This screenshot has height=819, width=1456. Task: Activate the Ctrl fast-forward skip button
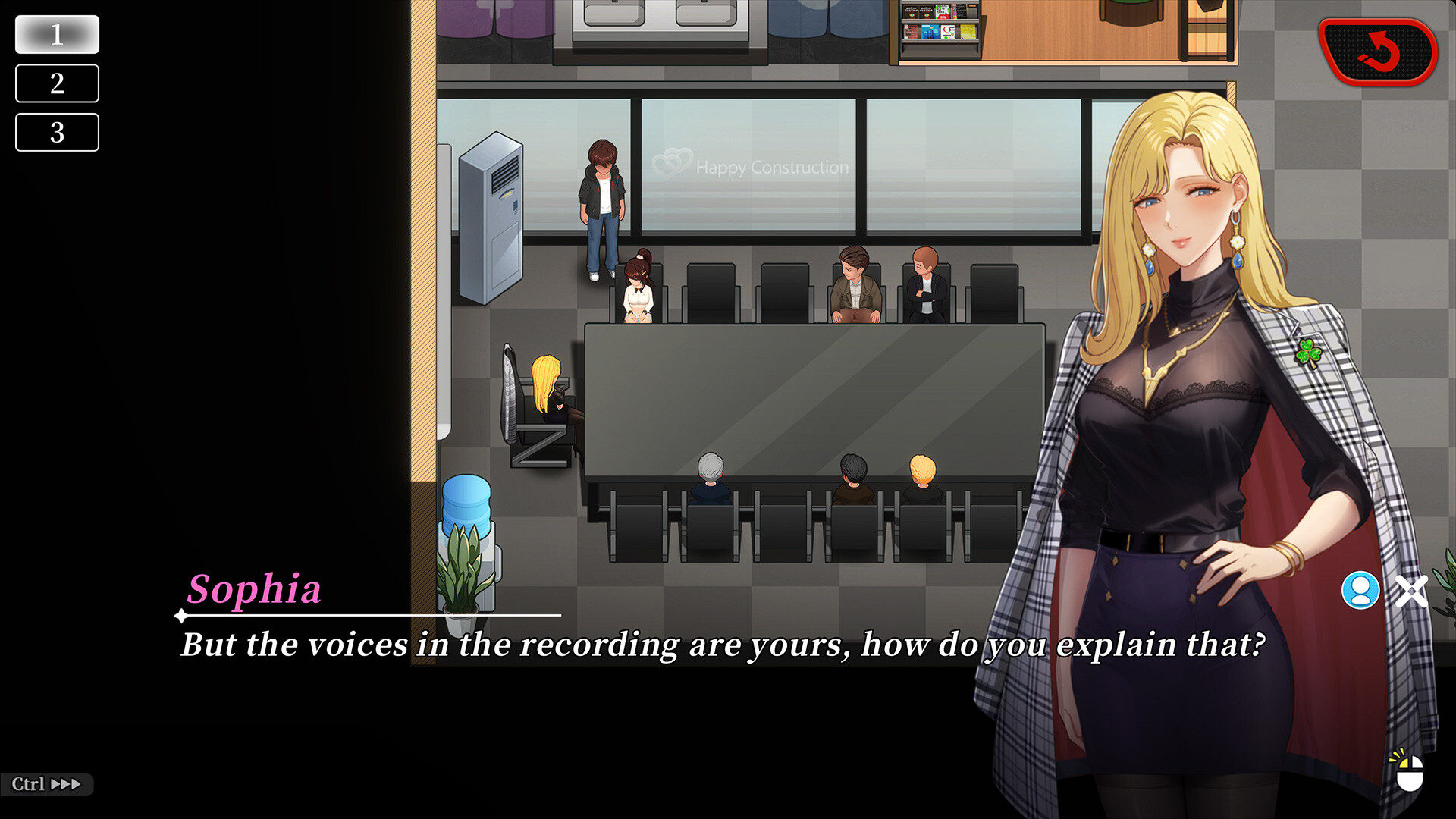(x=46, y=784)
